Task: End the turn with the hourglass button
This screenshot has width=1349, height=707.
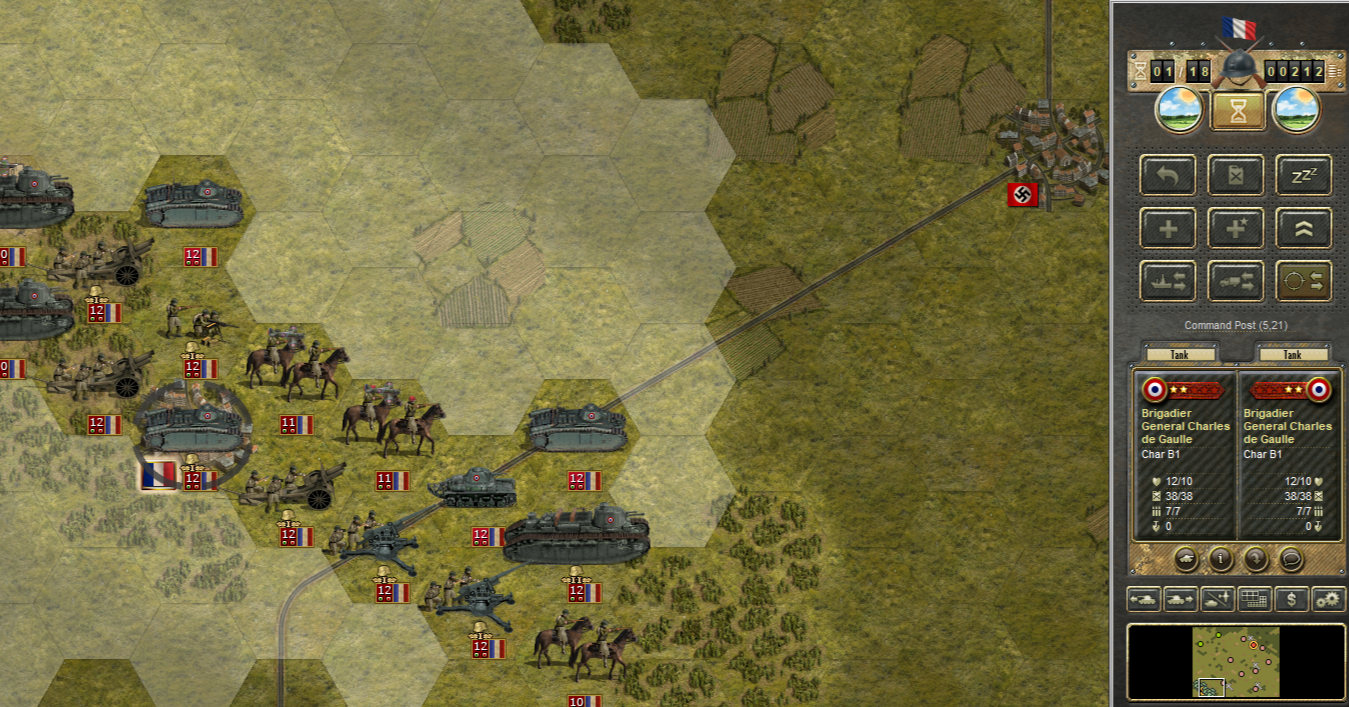Action: (x=1238, y=111)
